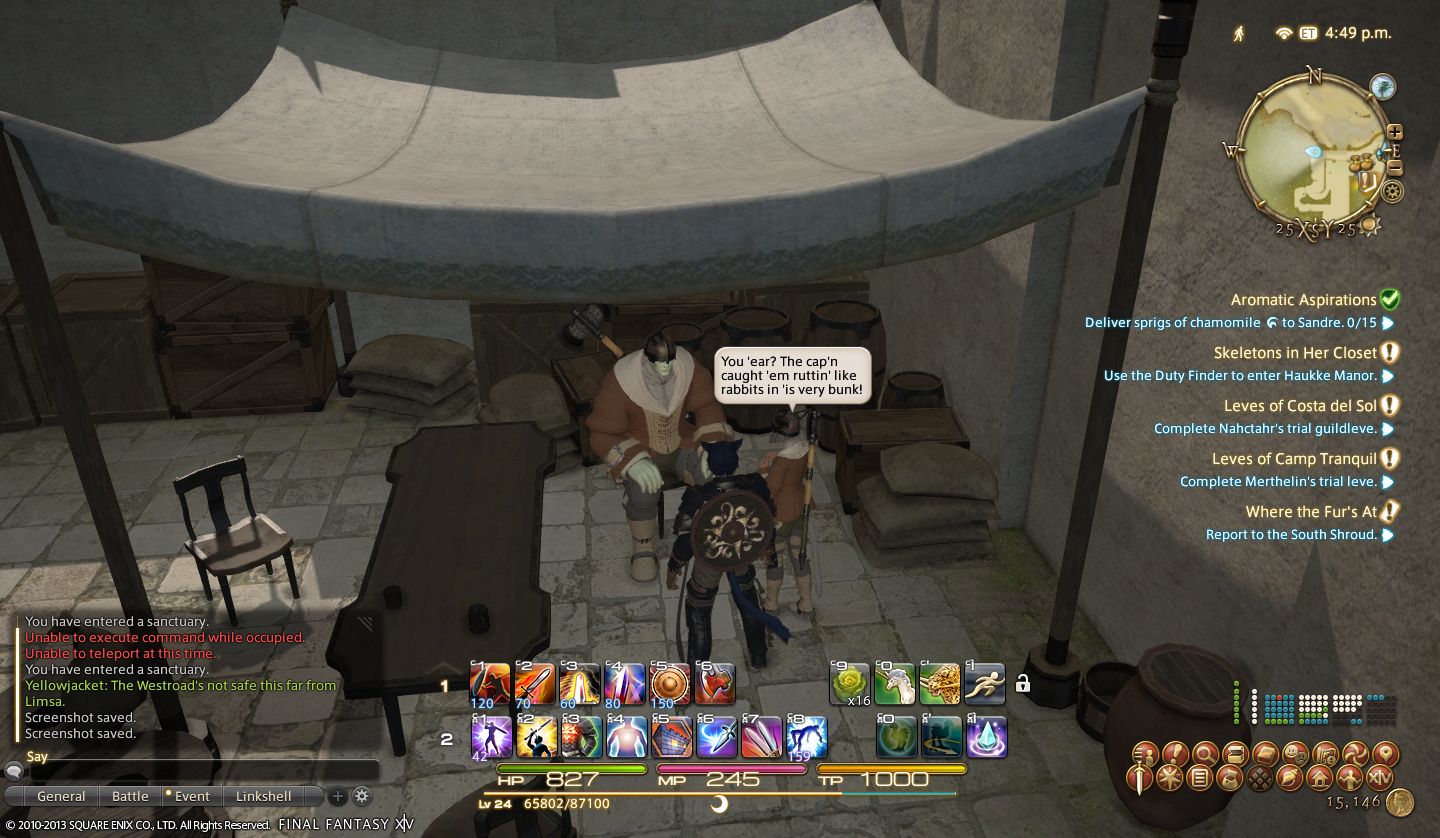Image resolution: width=1440 pixels, height=838 pixels.
Task: Use the teleport crystal icon
Action: 986,739
